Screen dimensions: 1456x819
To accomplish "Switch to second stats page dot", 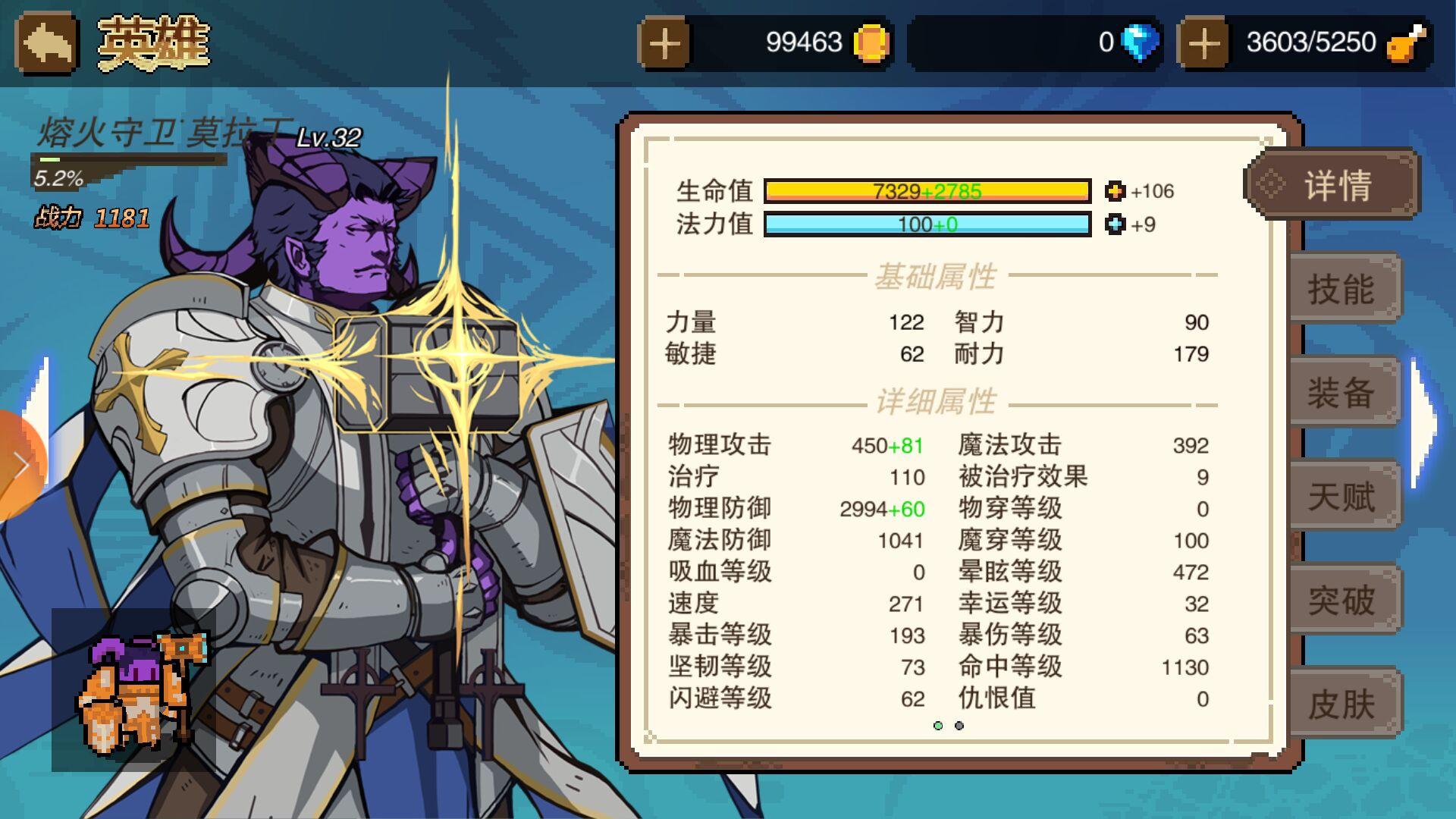I will pos(959,726).
